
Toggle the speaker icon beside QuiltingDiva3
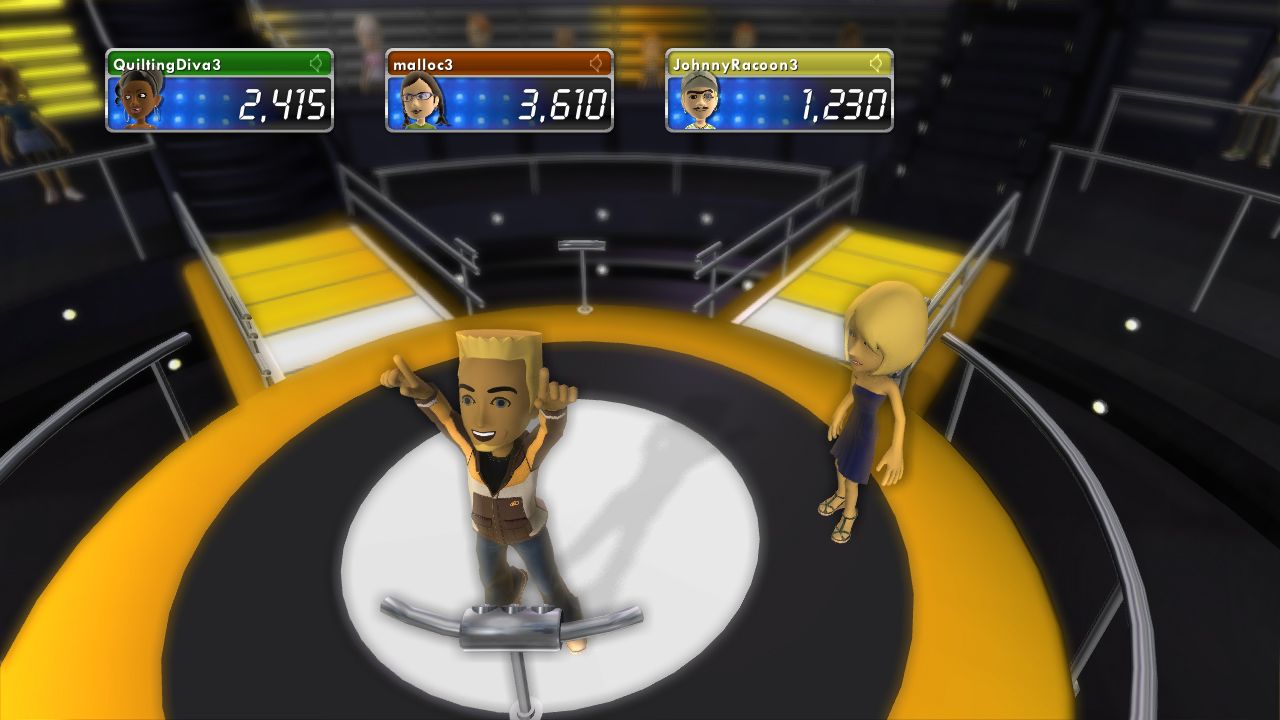[317, 64]
